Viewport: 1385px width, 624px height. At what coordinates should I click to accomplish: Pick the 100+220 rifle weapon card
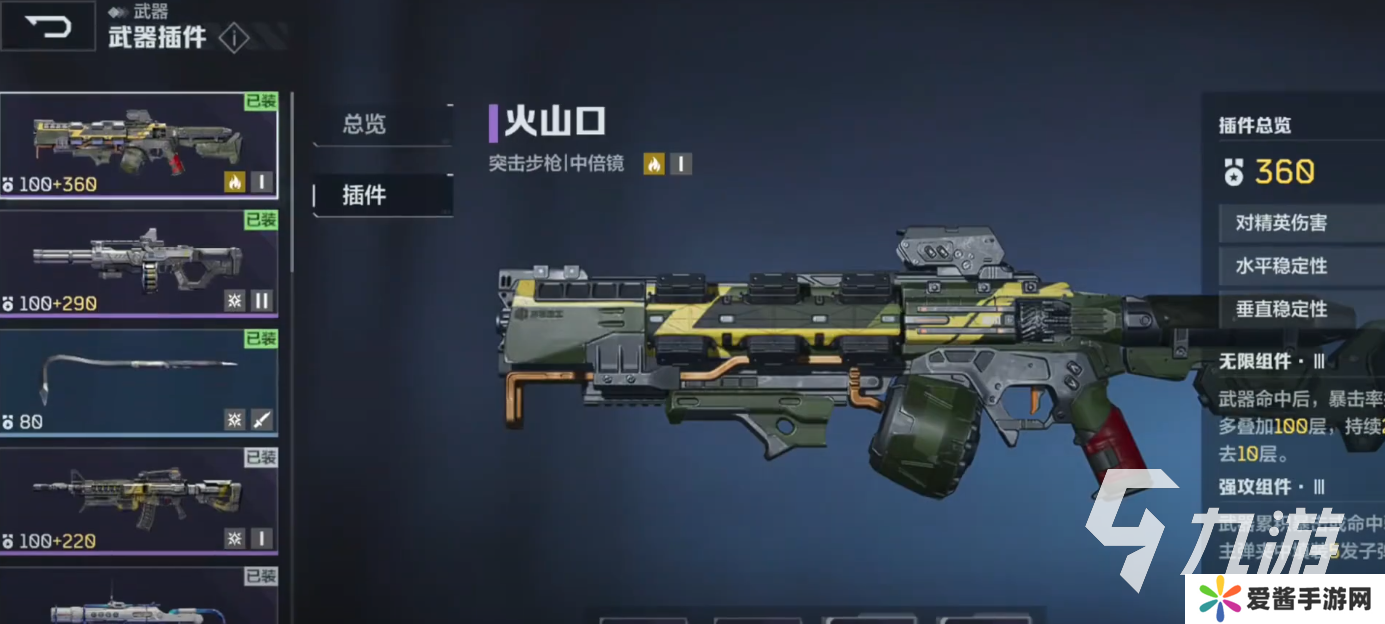(138, 500)
